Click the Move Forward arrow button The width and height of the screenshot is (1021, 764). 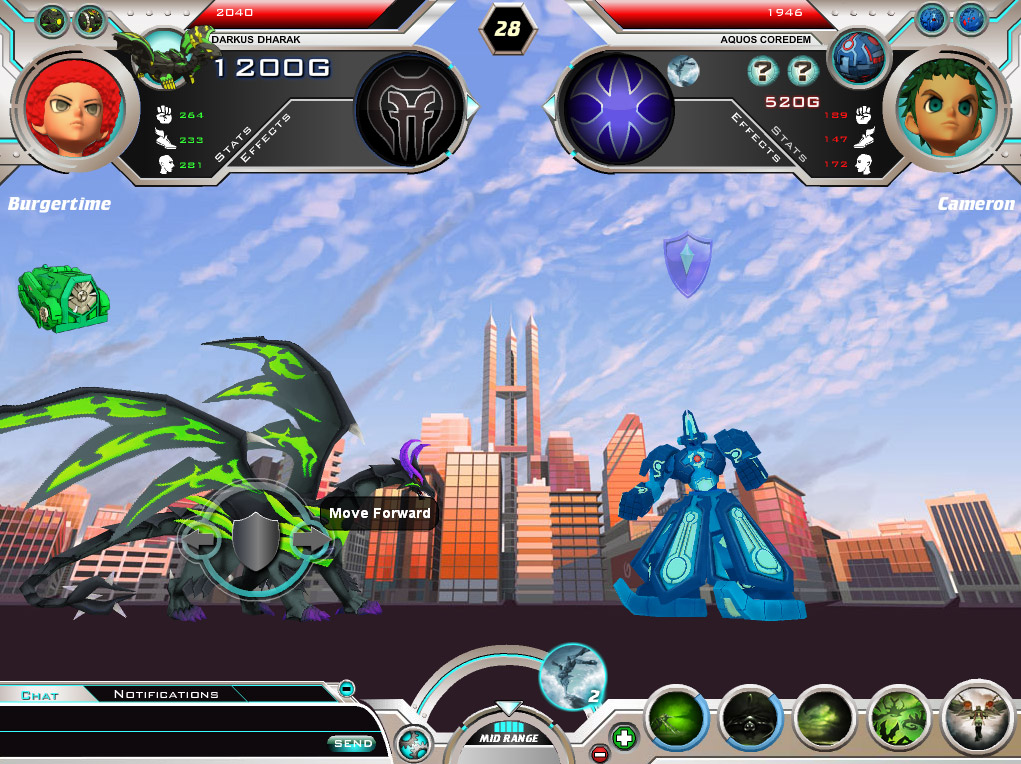pos(311,540)
